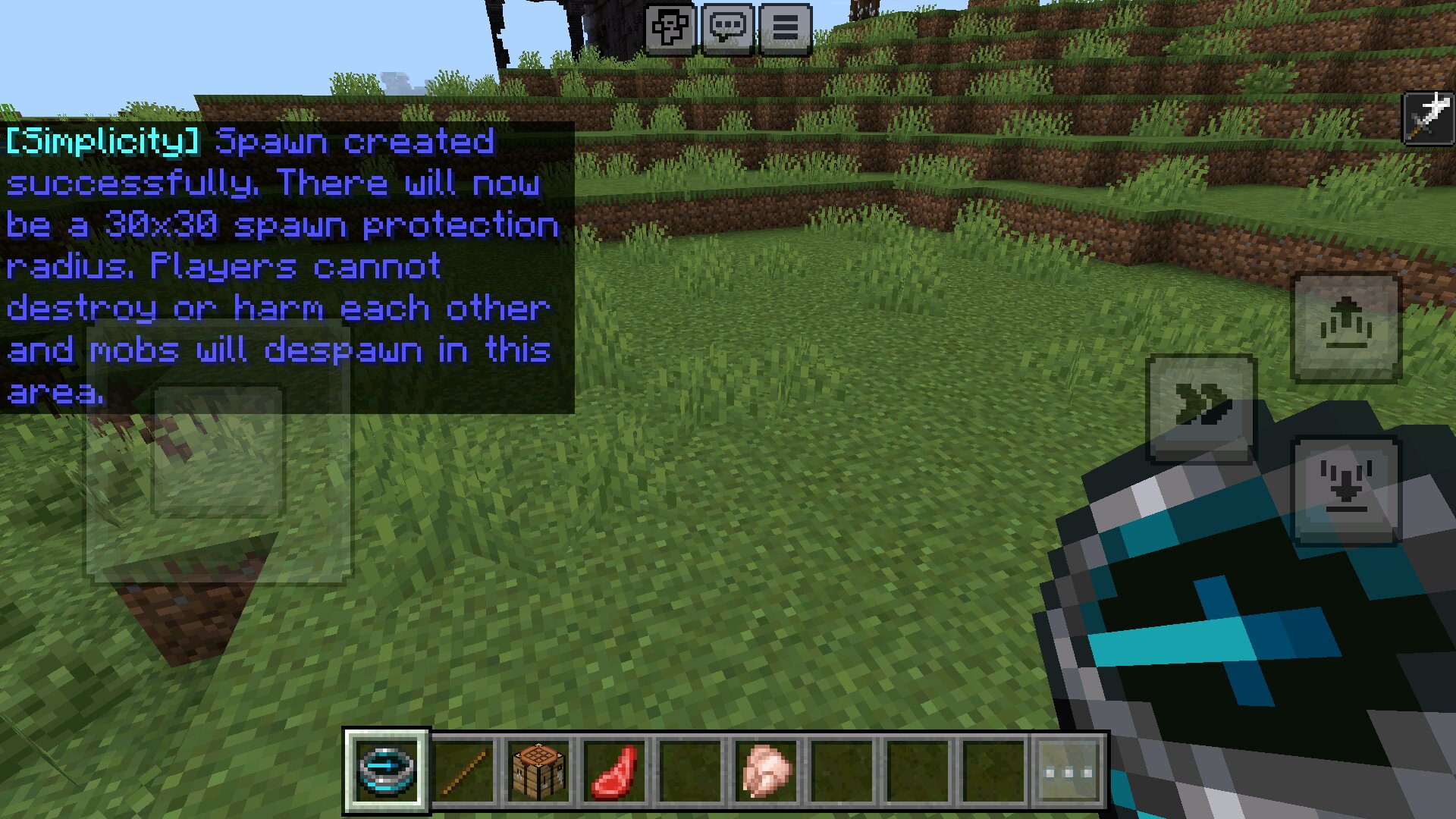Activate the sprint double-arrow button
Screen dimensions: 1456x819
click(x=1202, y=407)
